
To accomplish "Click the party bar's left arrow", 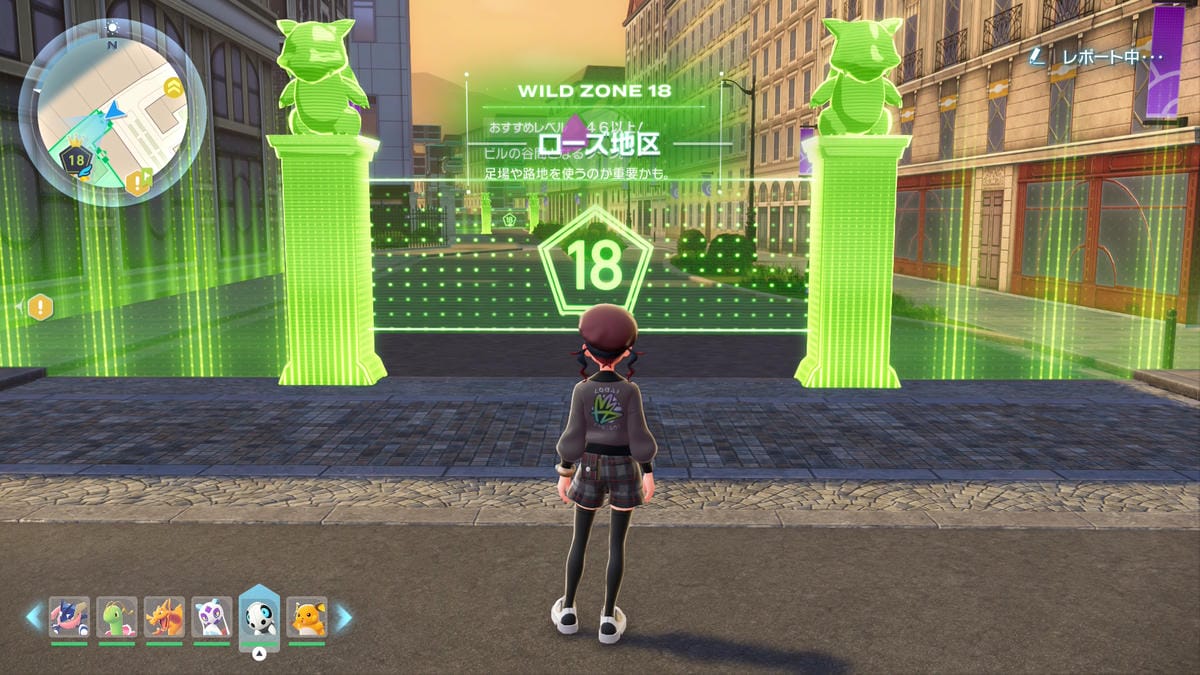I will tap(34, 617).
